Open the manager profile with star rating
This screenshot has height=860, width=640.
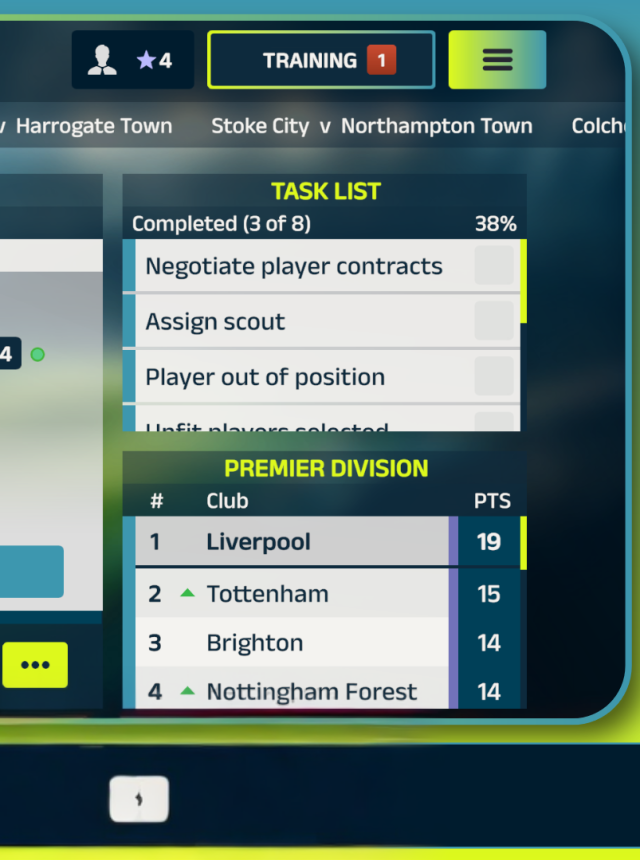tap(133, 60)
